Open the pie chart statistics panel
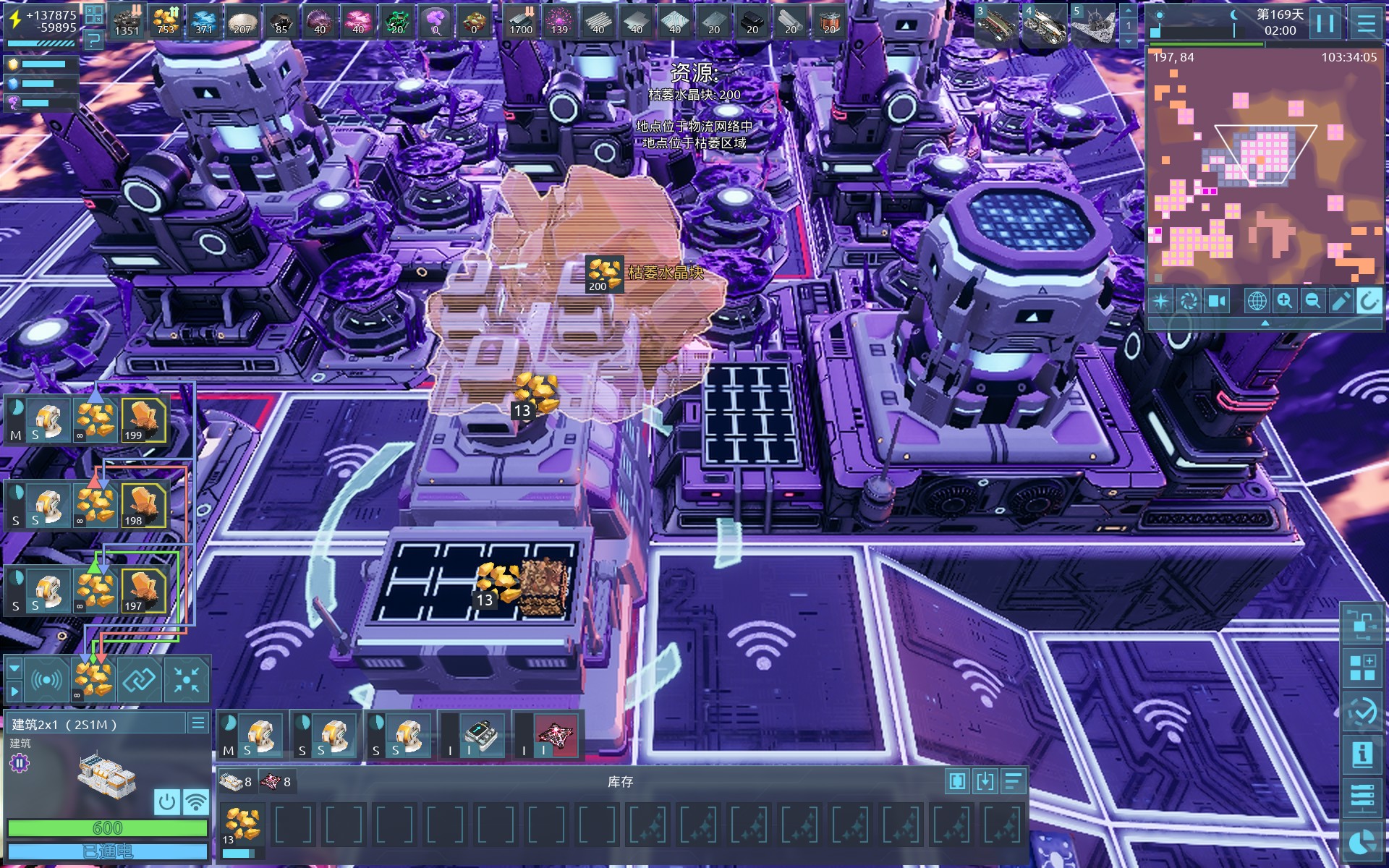Image resolution: width=1389 pixels, height=868 pixels. coord(1362,843)
